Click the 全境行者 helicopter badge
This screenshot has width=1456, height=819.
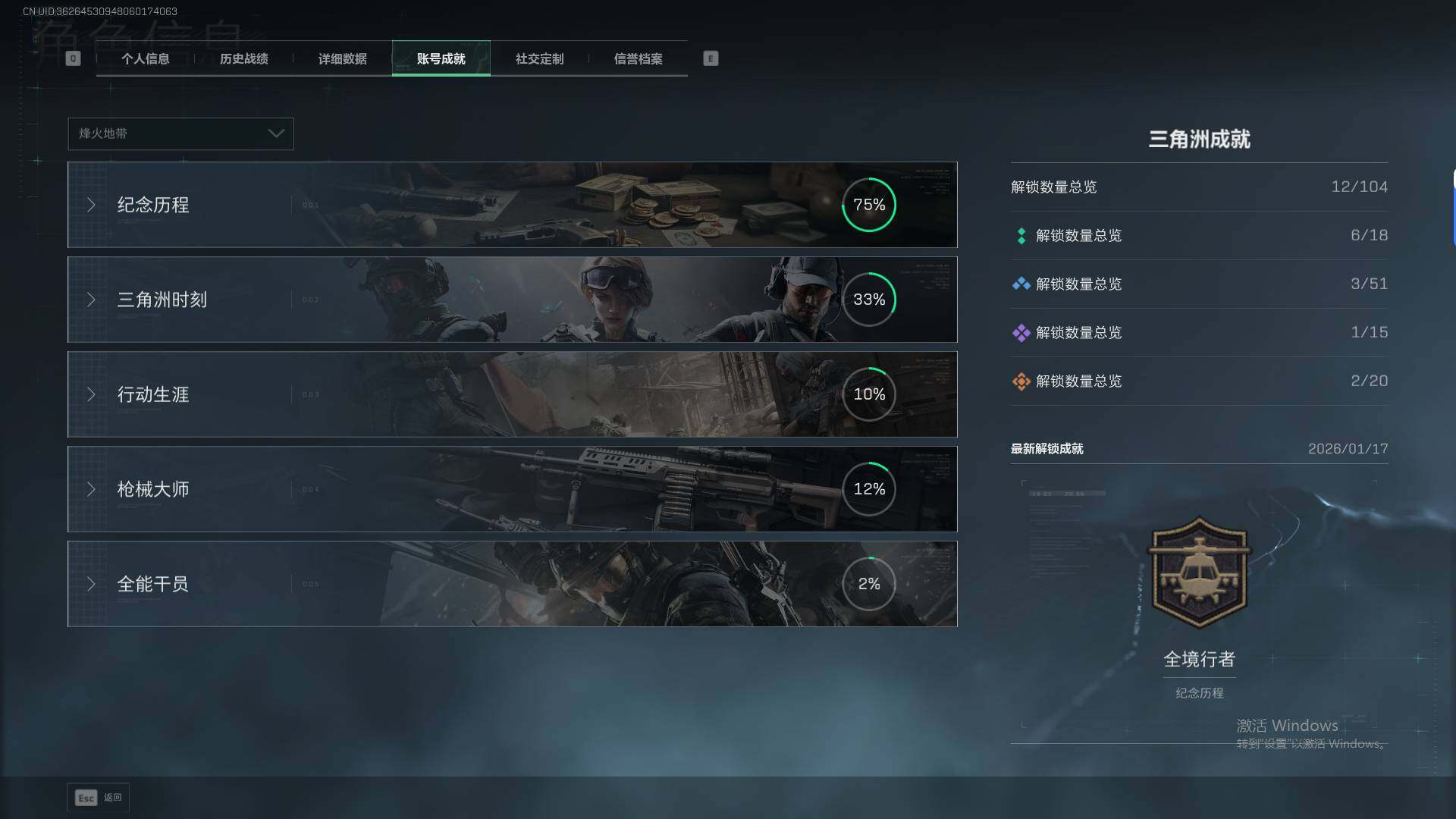point(1199,573)
